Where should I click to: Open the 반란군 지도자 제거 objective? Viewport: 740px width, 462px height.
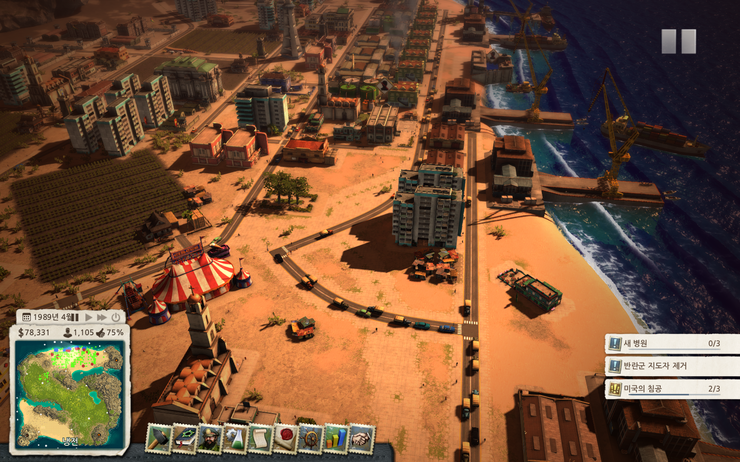coord(672,366)
